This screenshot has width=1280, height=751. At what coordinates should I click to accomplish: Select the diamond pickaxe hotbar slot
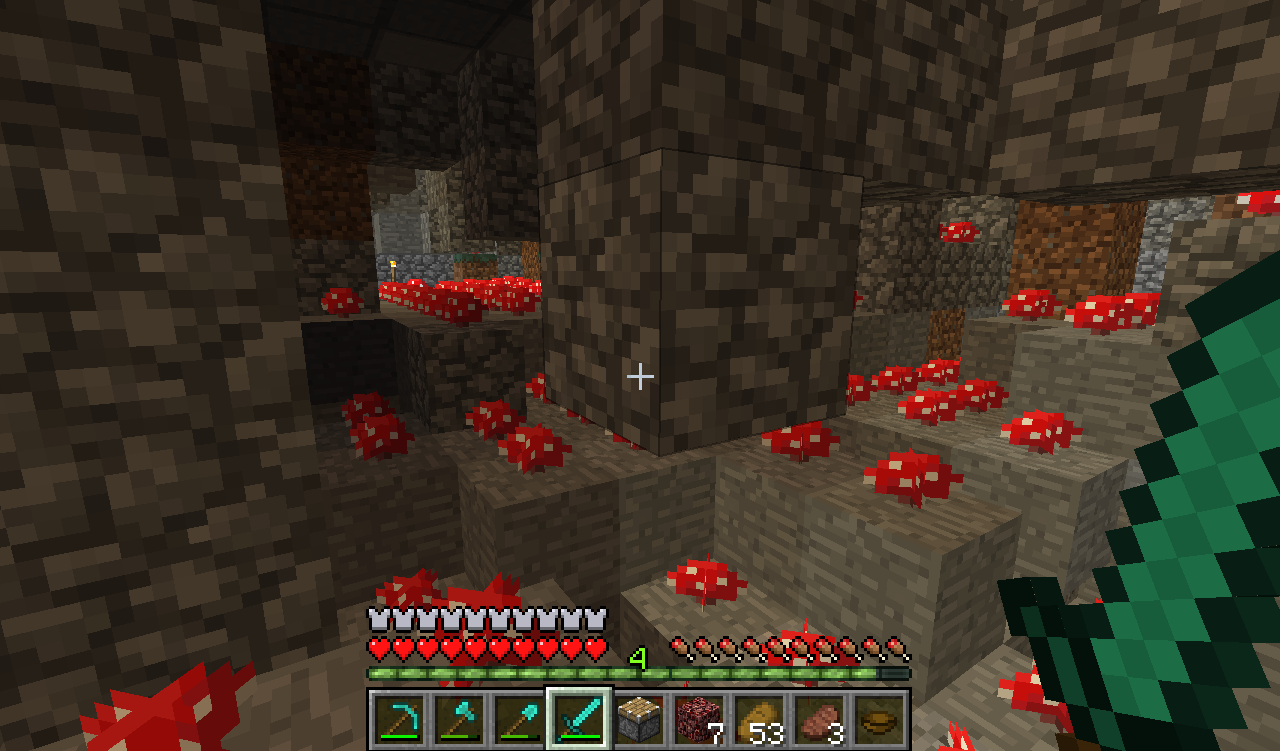point(398,718)
